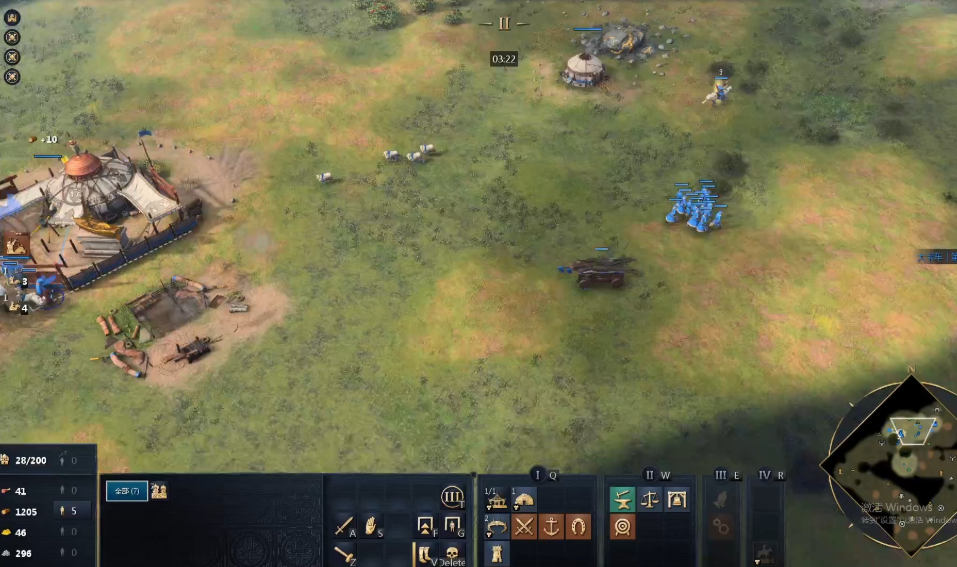Use the skull Delete command
The image size is (957, 567).
click(x=452, y=553)
